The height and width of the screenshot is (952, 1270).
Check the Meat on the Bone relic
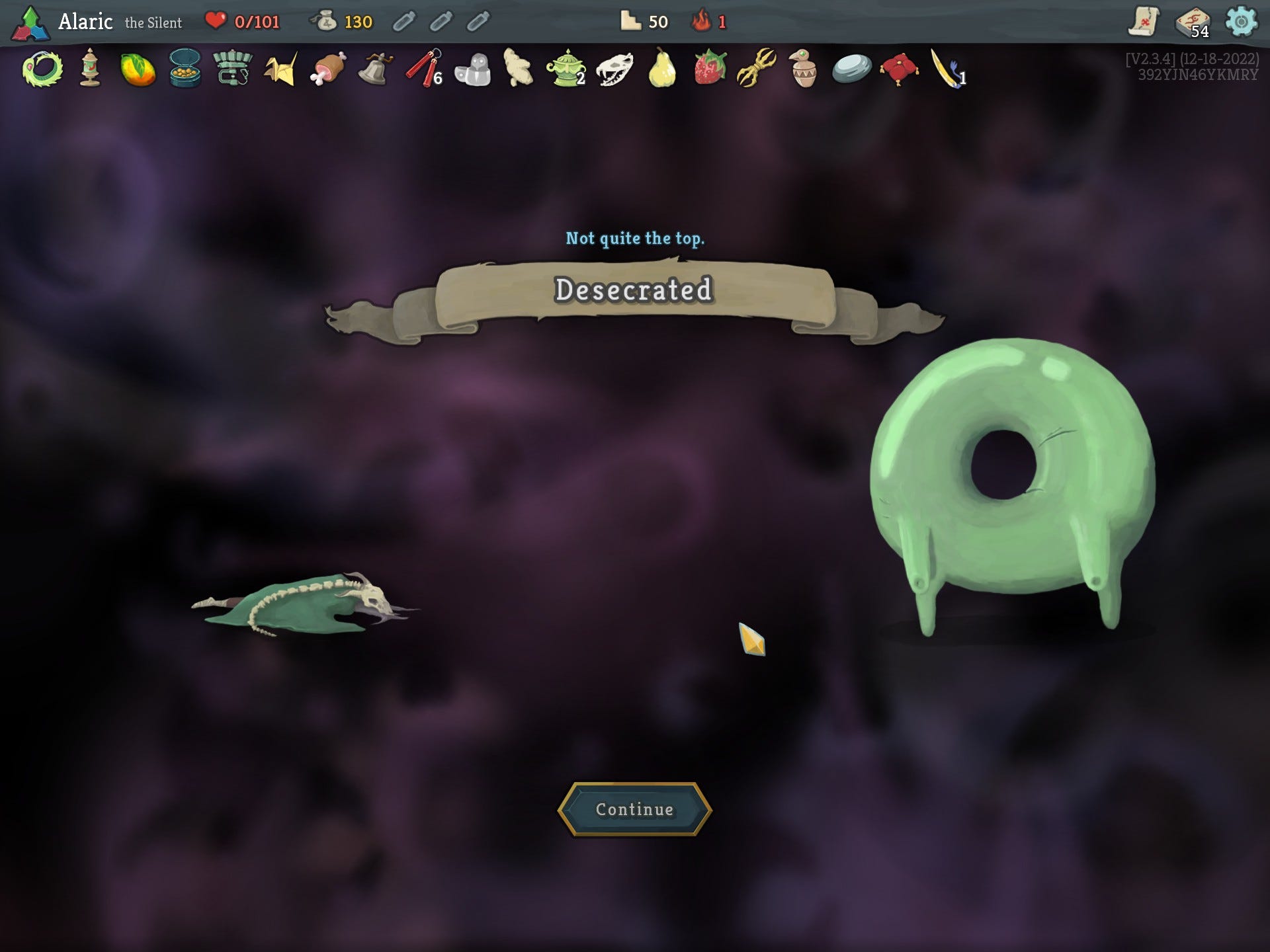(328, 69)
